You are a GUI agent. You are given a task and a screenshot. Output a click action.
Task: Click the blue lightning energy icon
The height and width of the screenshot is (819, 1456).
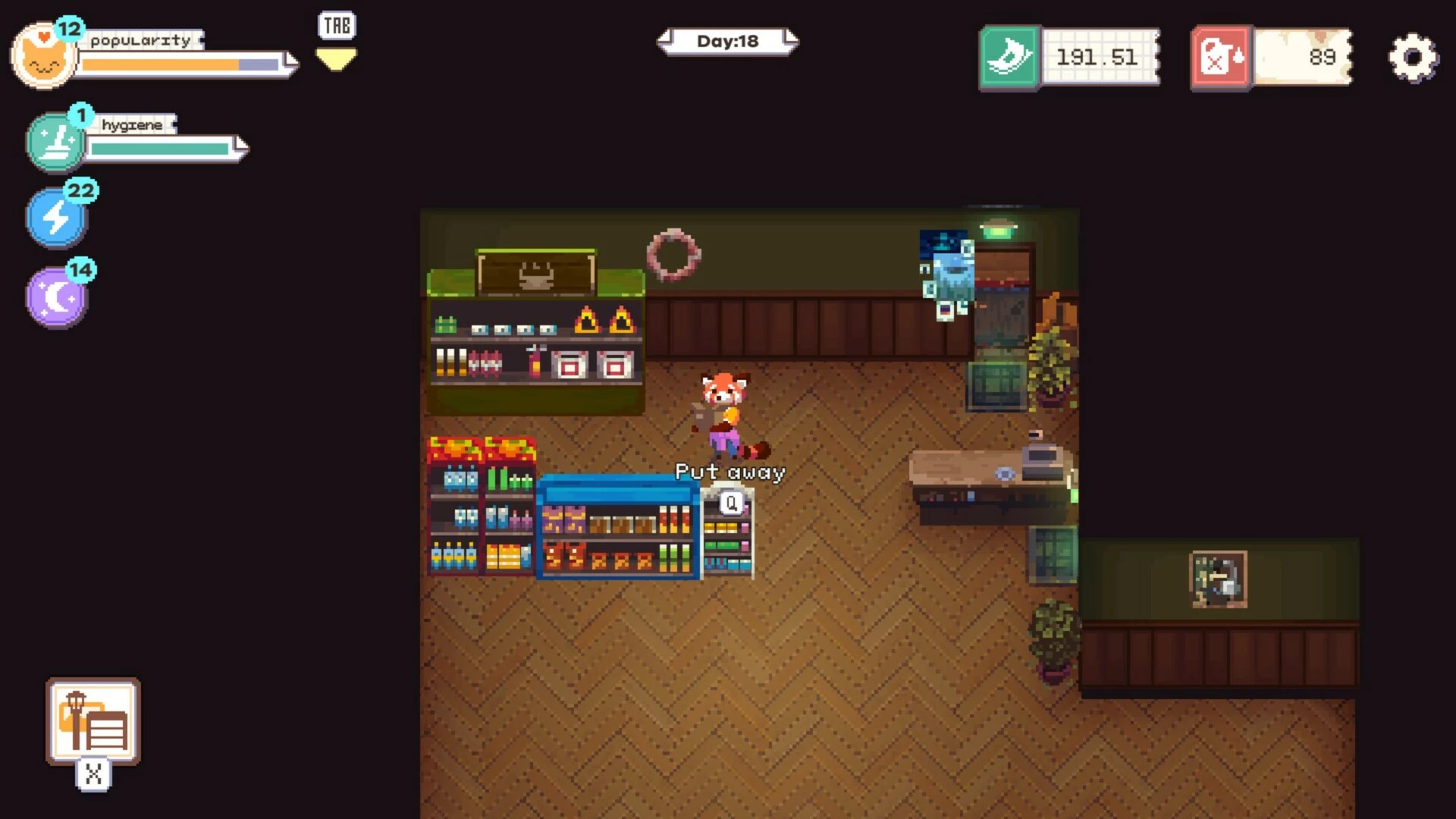point(56,218)
